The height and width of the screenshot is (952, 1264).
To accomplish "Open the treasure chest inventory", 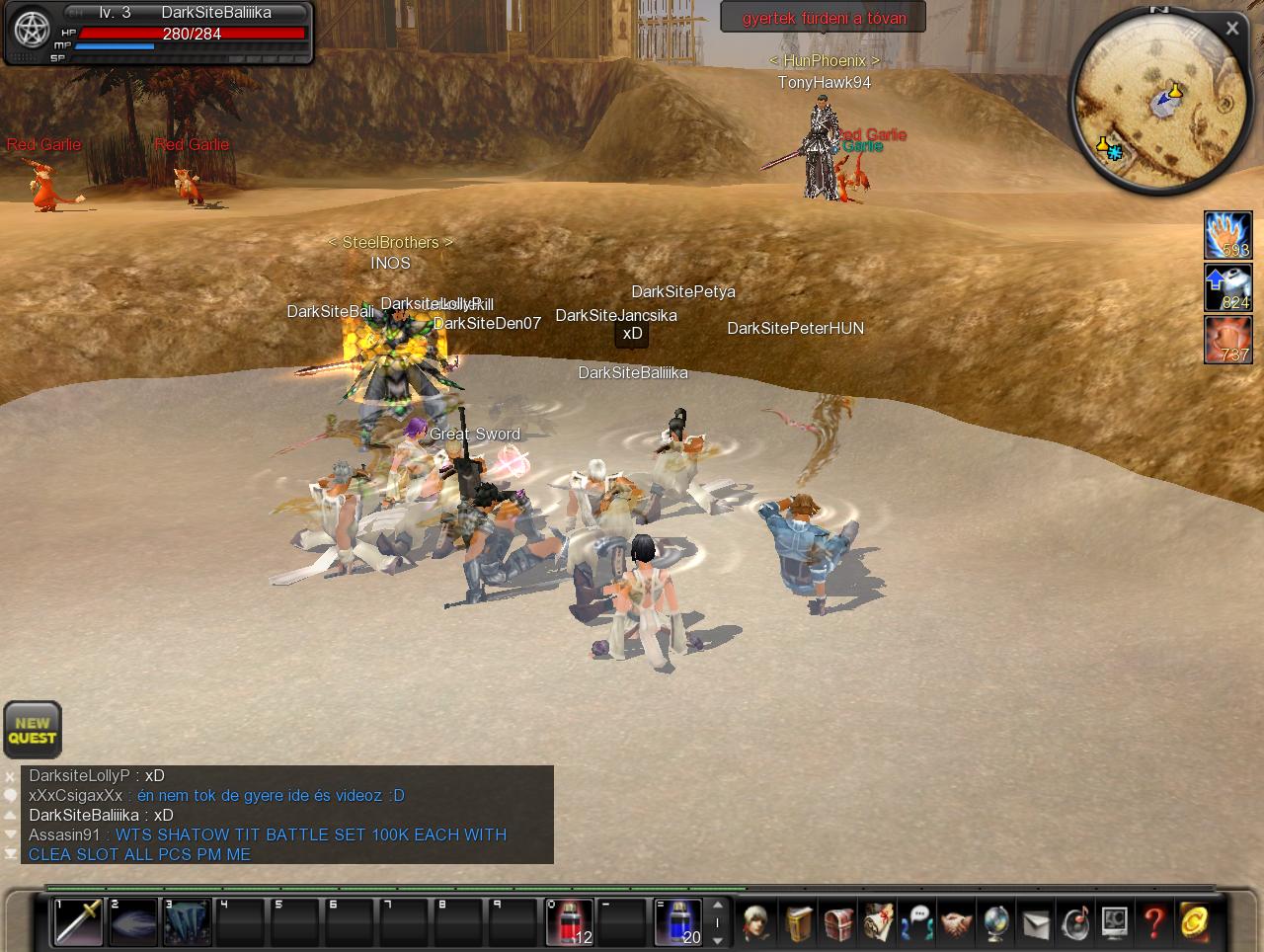I will click(838, 923).
